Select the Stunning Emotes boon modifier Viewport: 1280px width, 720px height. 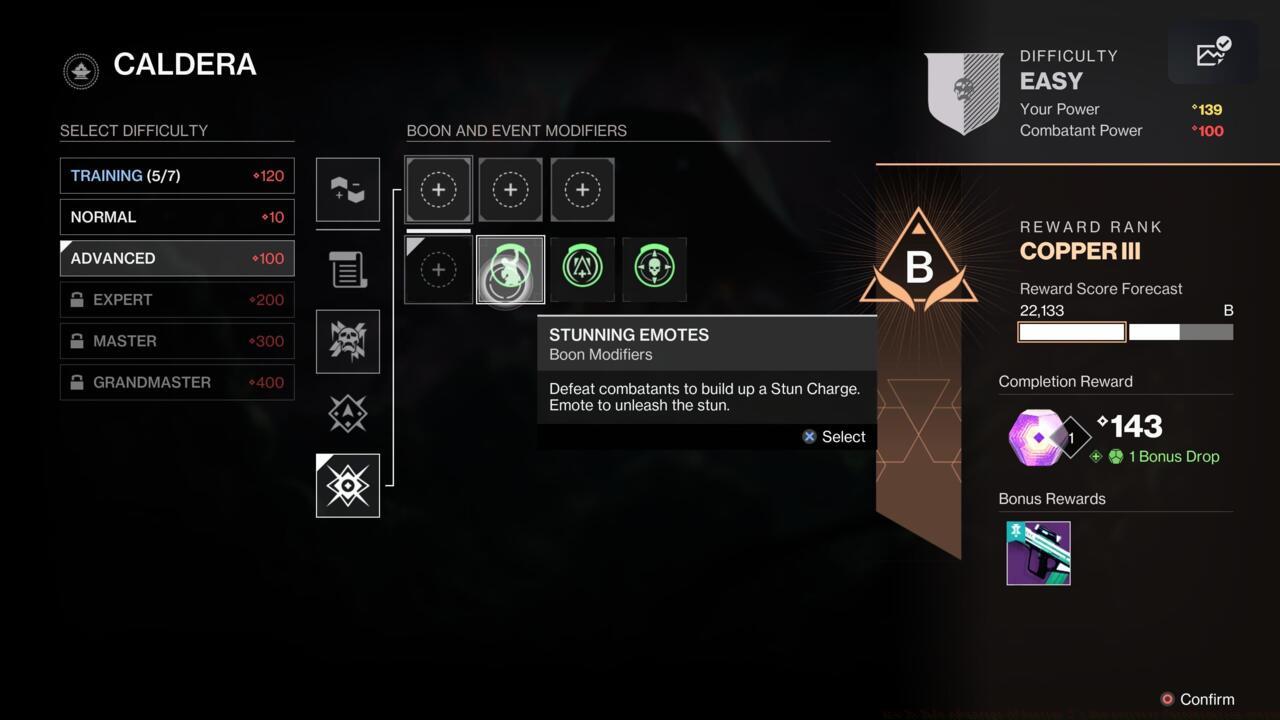point(511,269)
